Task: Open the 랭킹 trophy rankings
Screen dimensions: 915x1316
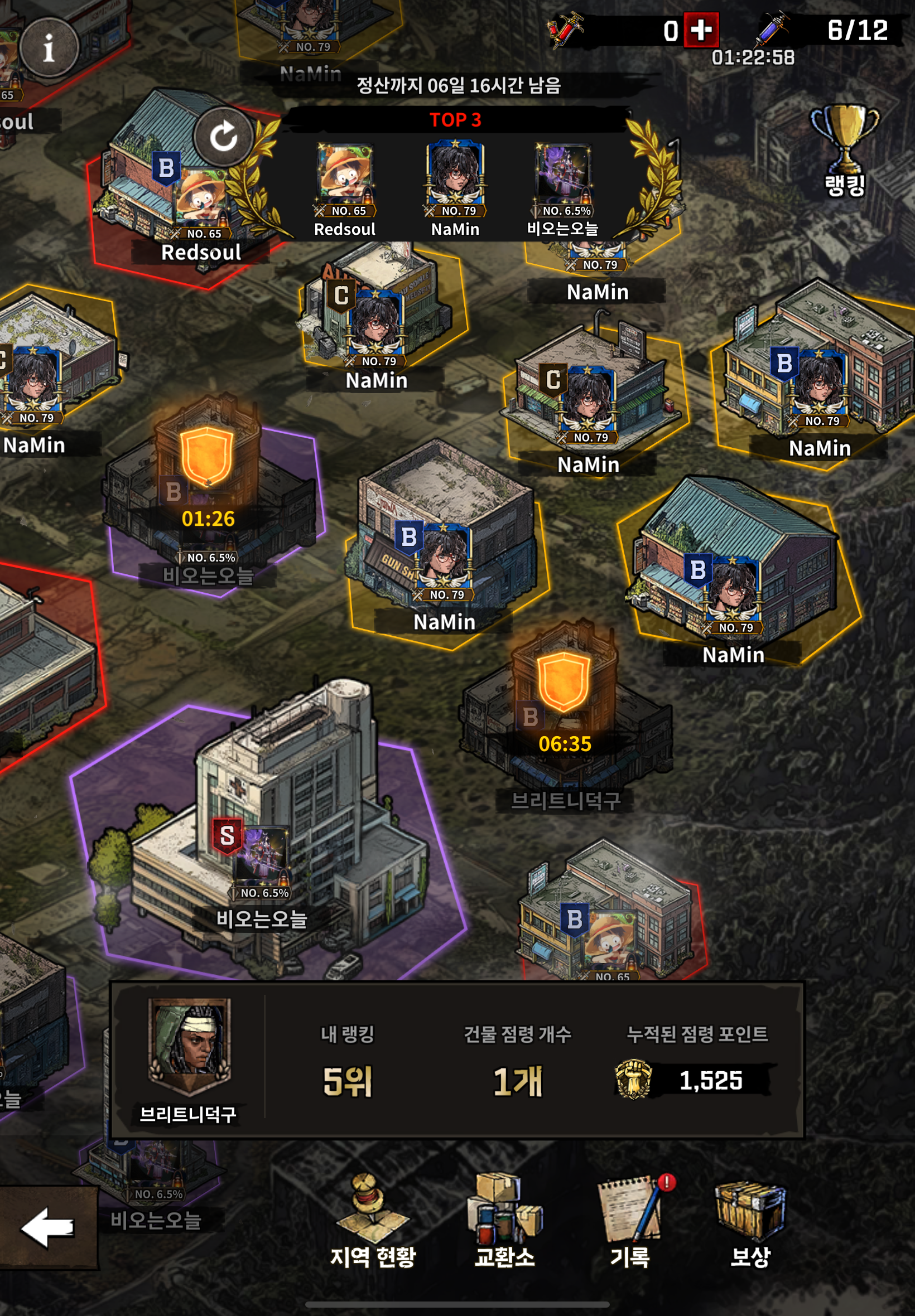Action: 845,150
